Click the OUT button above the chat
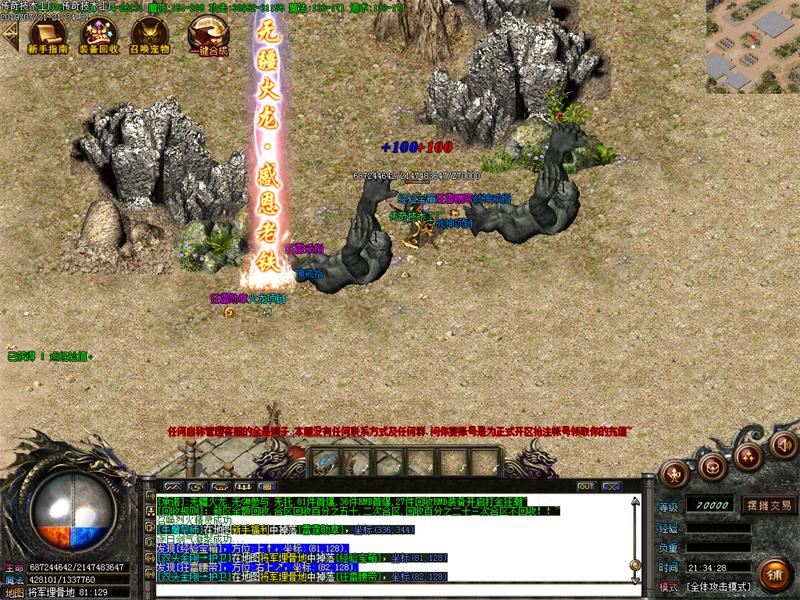 586,486
